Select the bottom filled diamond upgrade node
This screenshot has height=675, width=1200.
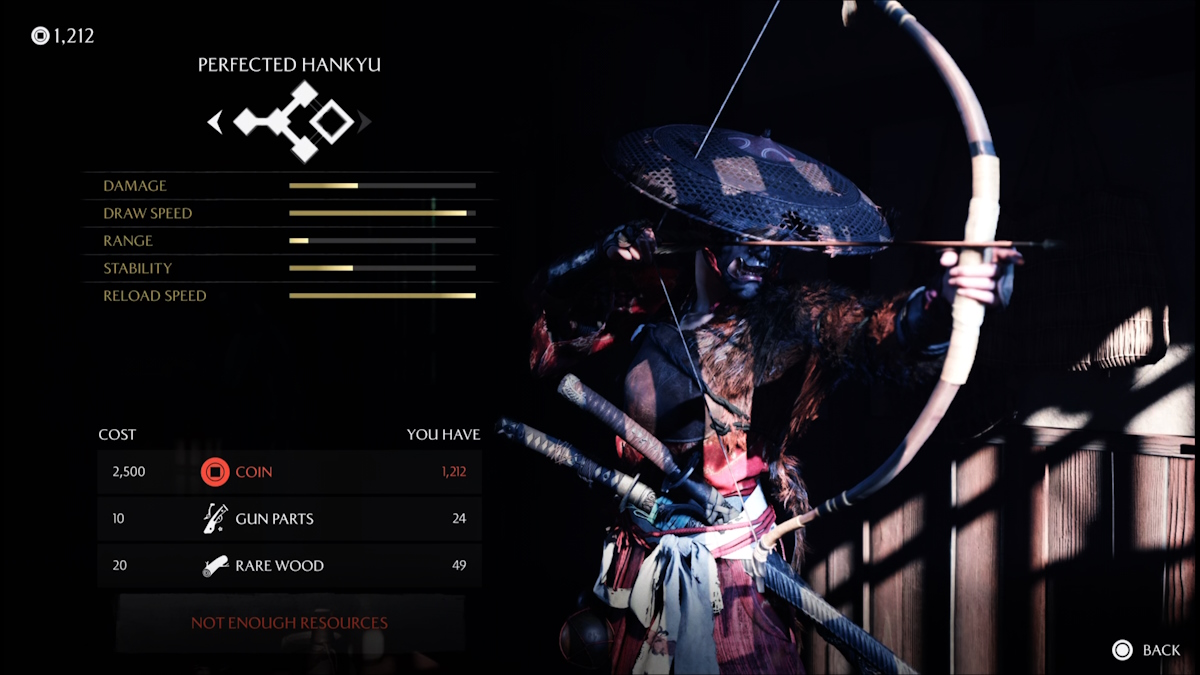pos(303,149)
